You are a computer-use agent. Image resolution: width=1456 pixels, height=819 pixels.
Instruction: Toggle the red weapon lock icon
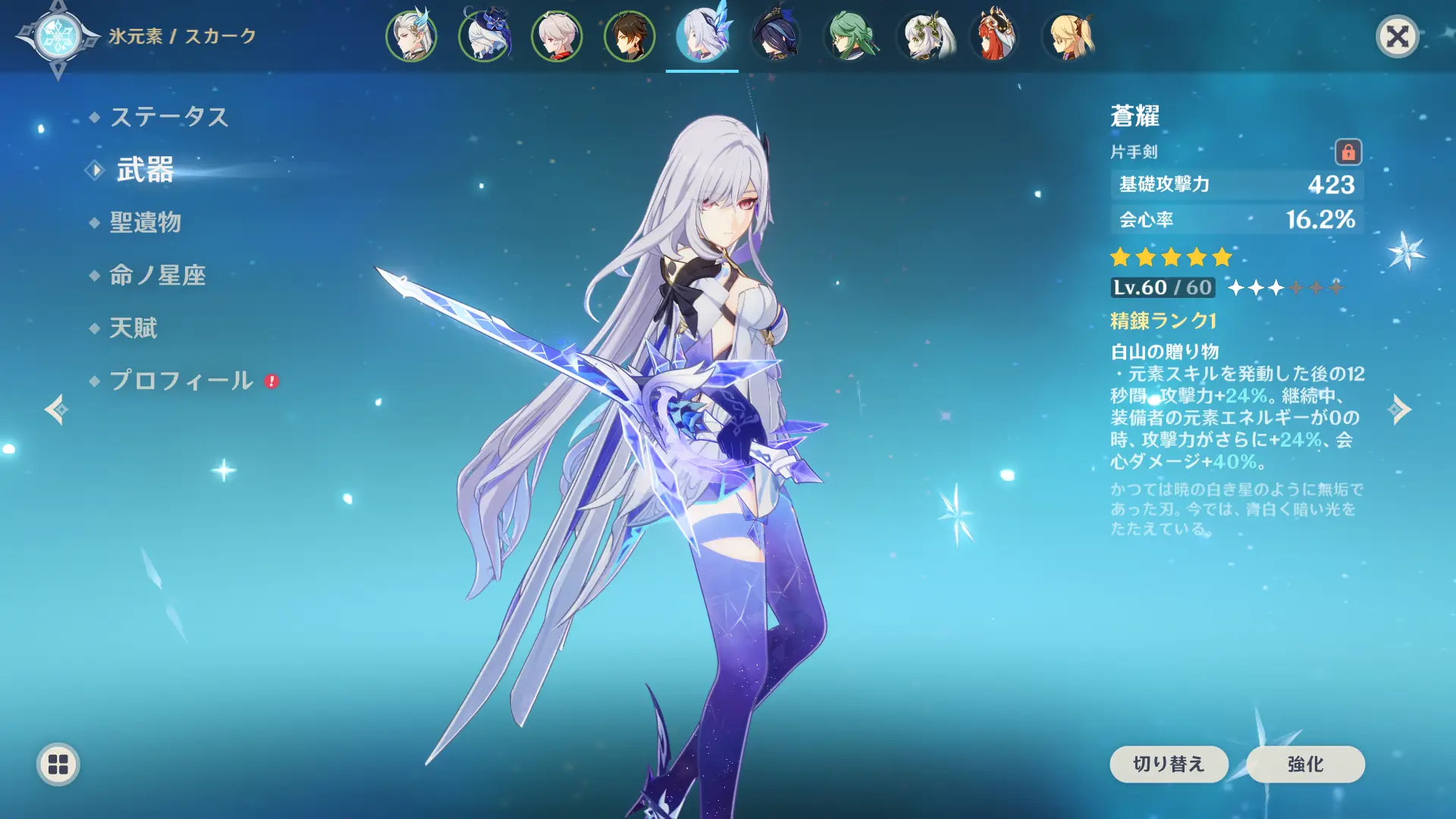(x=1348, y=152)
